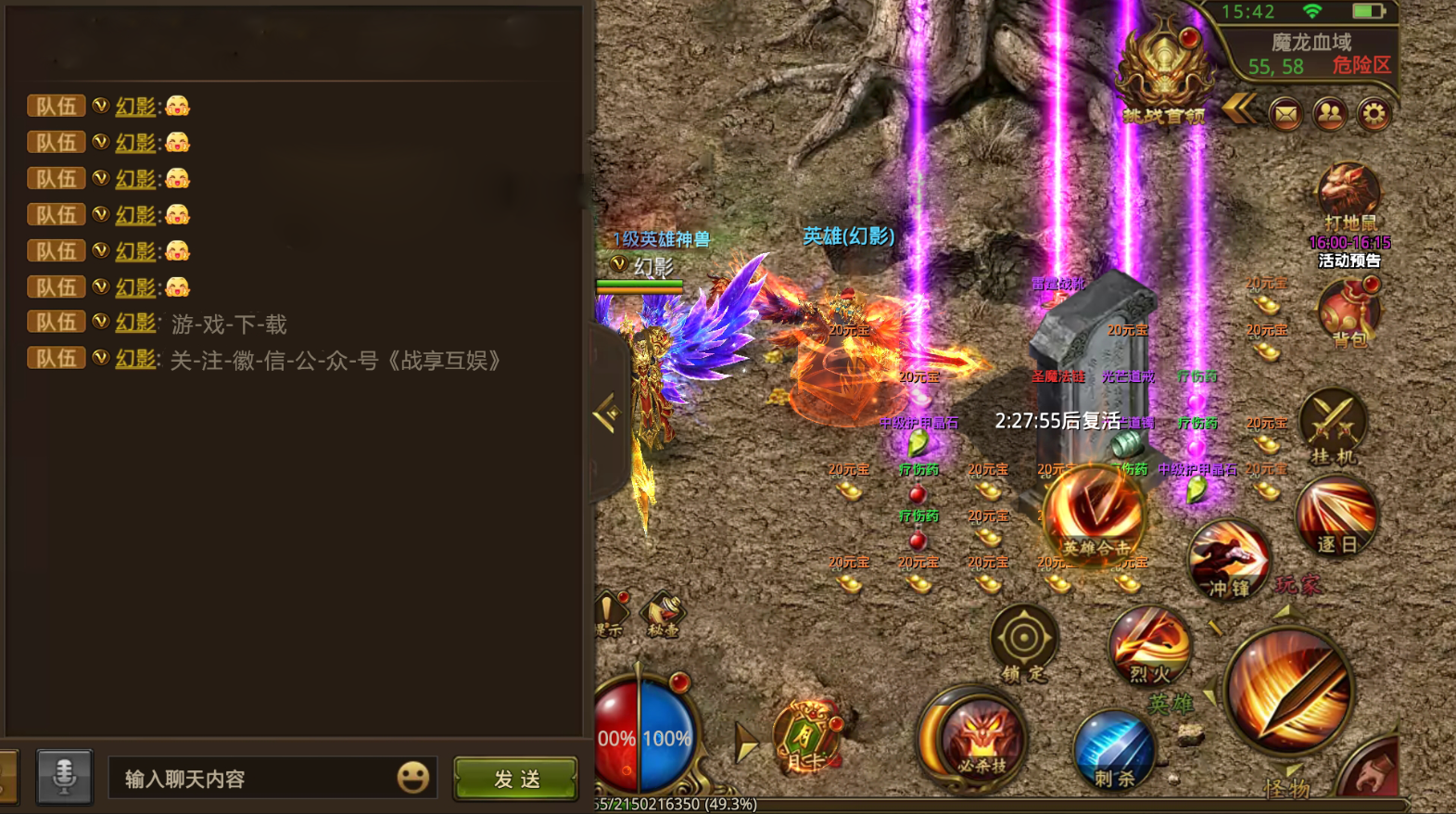
Task: Open the friends social icon
Action: click(1330, 114)
